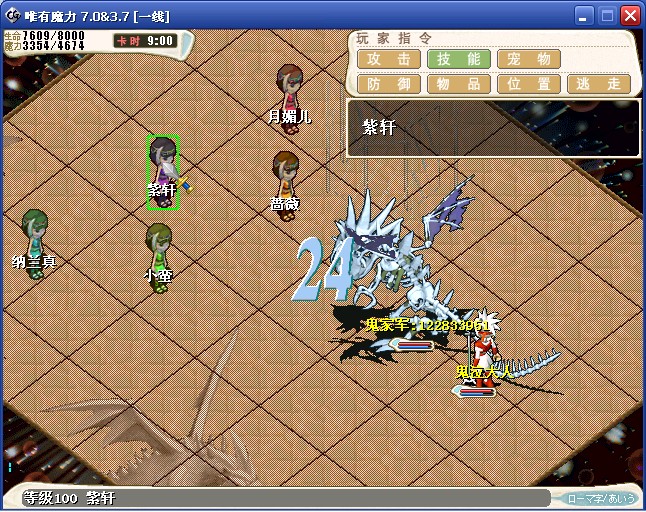Close the game window
Viewport: 646px width, 512px height.
[630, 16]
